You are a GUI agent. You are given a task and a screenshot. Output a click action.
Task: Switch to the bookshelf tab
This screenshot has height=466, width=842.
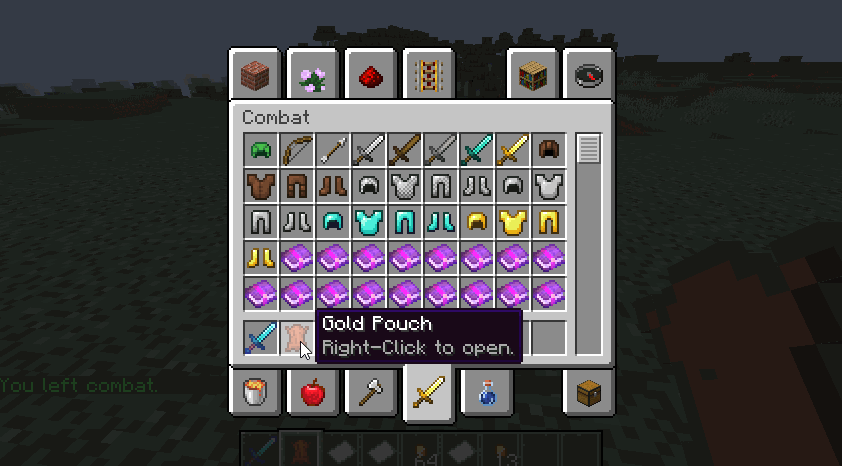(533, 74)
